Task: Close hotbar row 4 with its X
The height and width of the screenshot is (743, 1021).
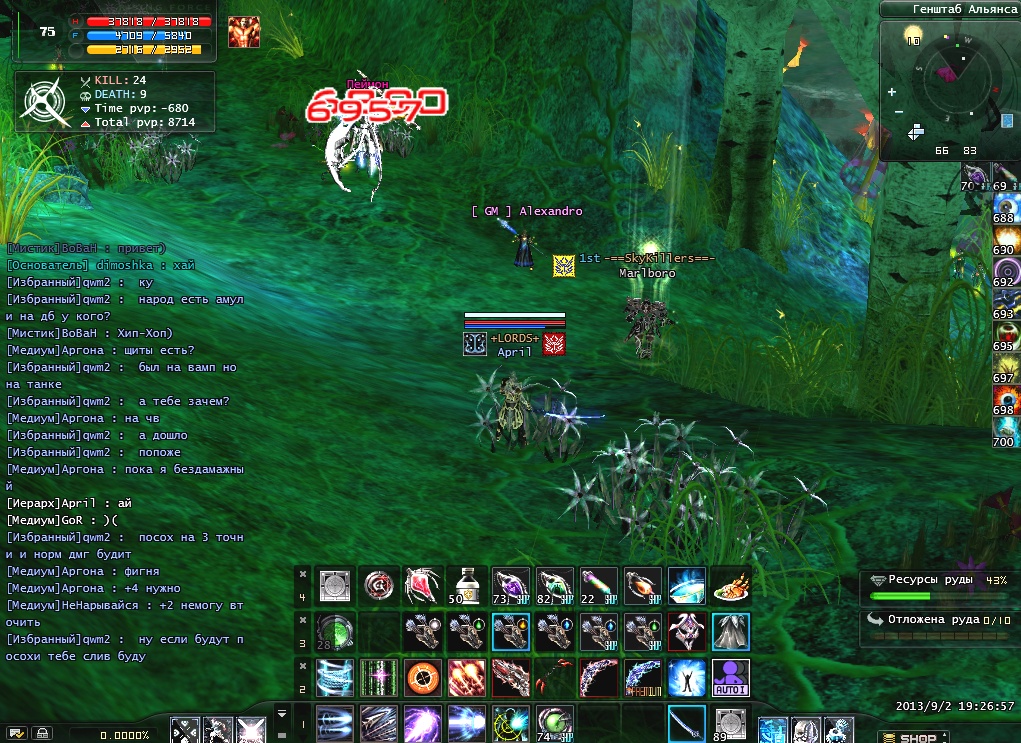Action: [x=303, y=574]
